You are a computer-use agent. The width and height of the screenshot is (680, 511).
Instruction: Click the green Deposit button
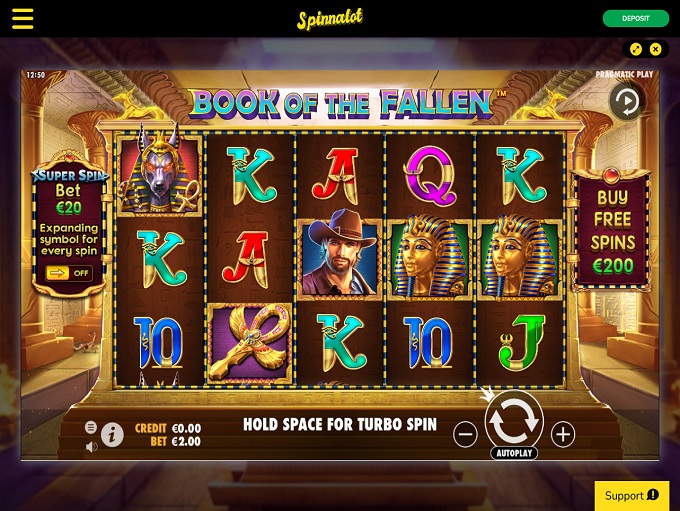(x=636, y=19)
